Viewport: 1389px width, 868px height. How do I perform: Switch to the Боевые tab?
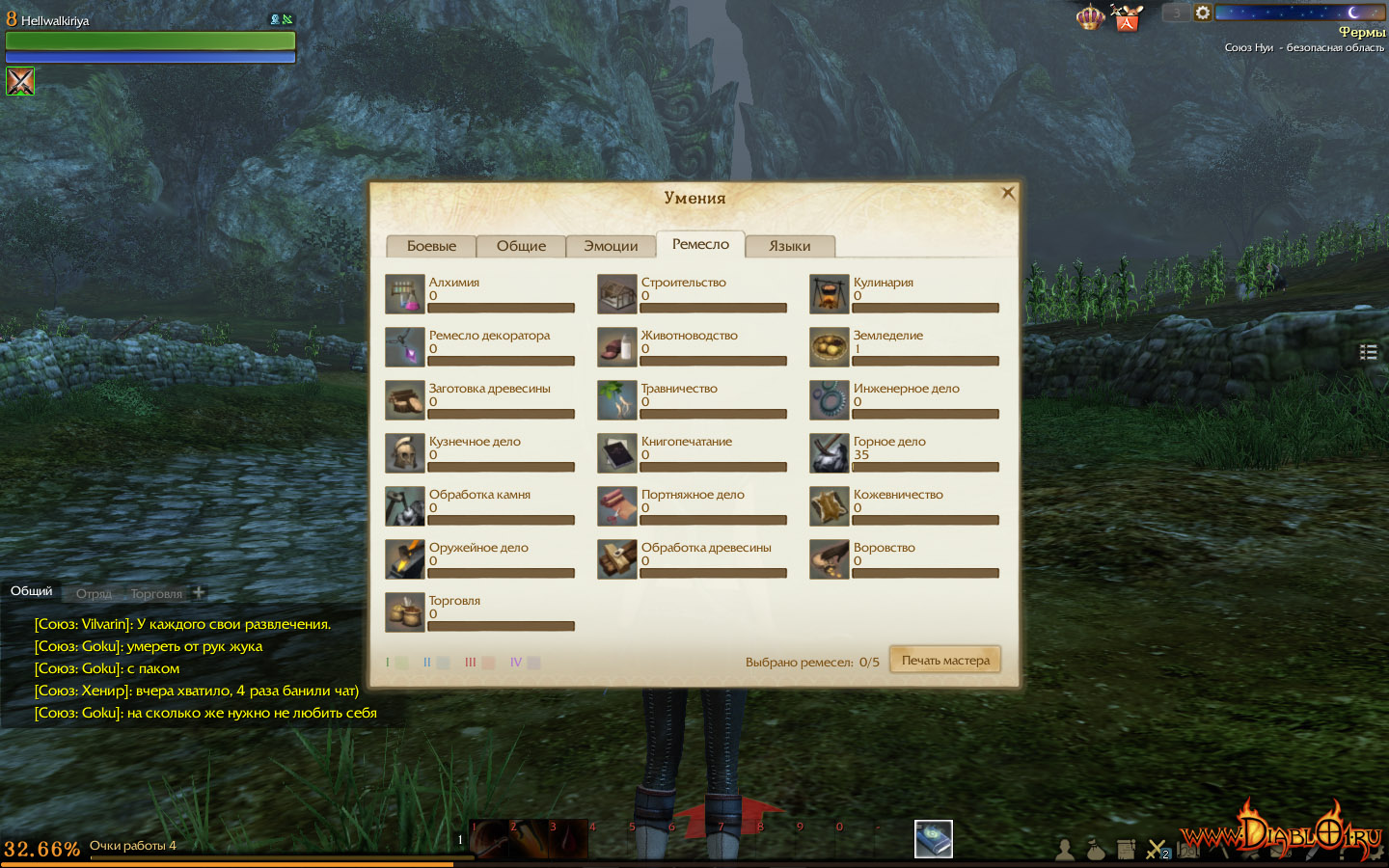point(431,246)
